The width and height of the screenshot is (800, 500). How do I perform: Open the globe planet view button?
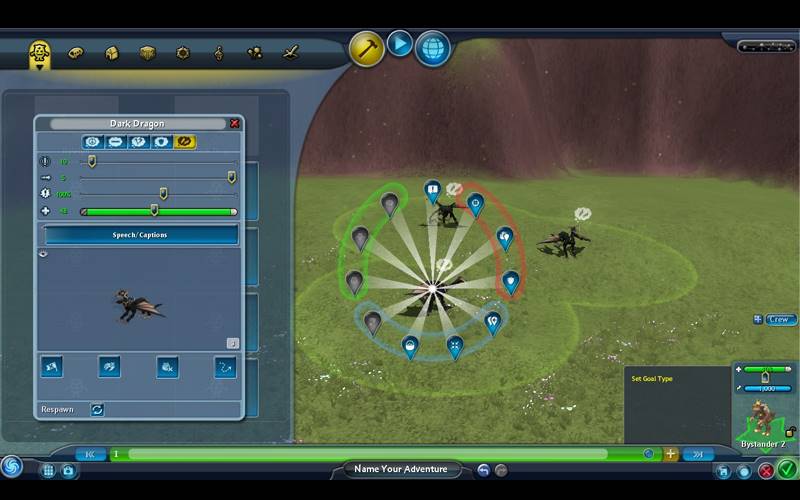pos(432,47)
